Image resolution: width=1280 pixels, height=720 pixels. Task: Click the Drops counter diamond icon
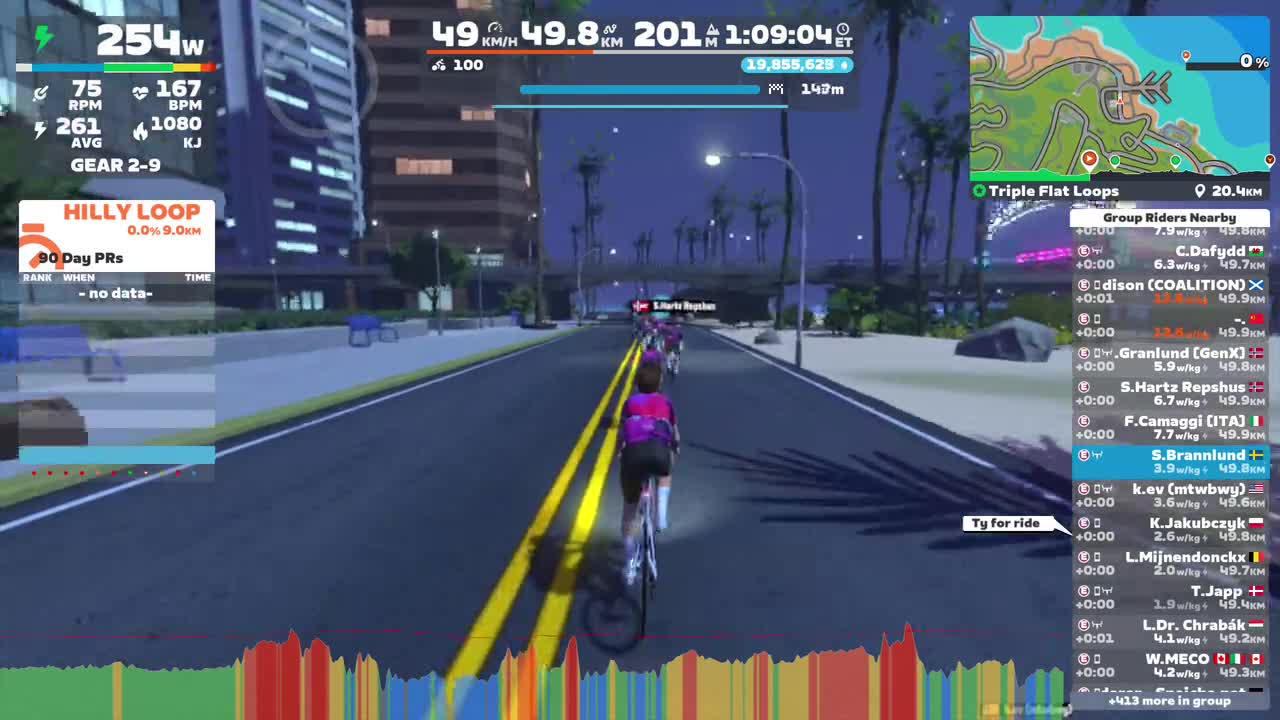pyautogui.click(x=845, y=65)
